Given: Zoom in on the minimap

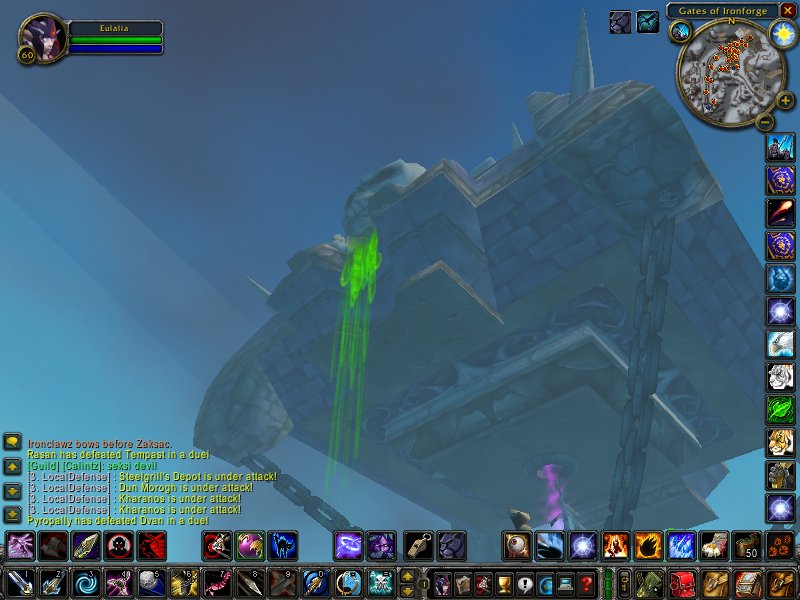Looking at the screenshot, I should [x=786, y=100].
